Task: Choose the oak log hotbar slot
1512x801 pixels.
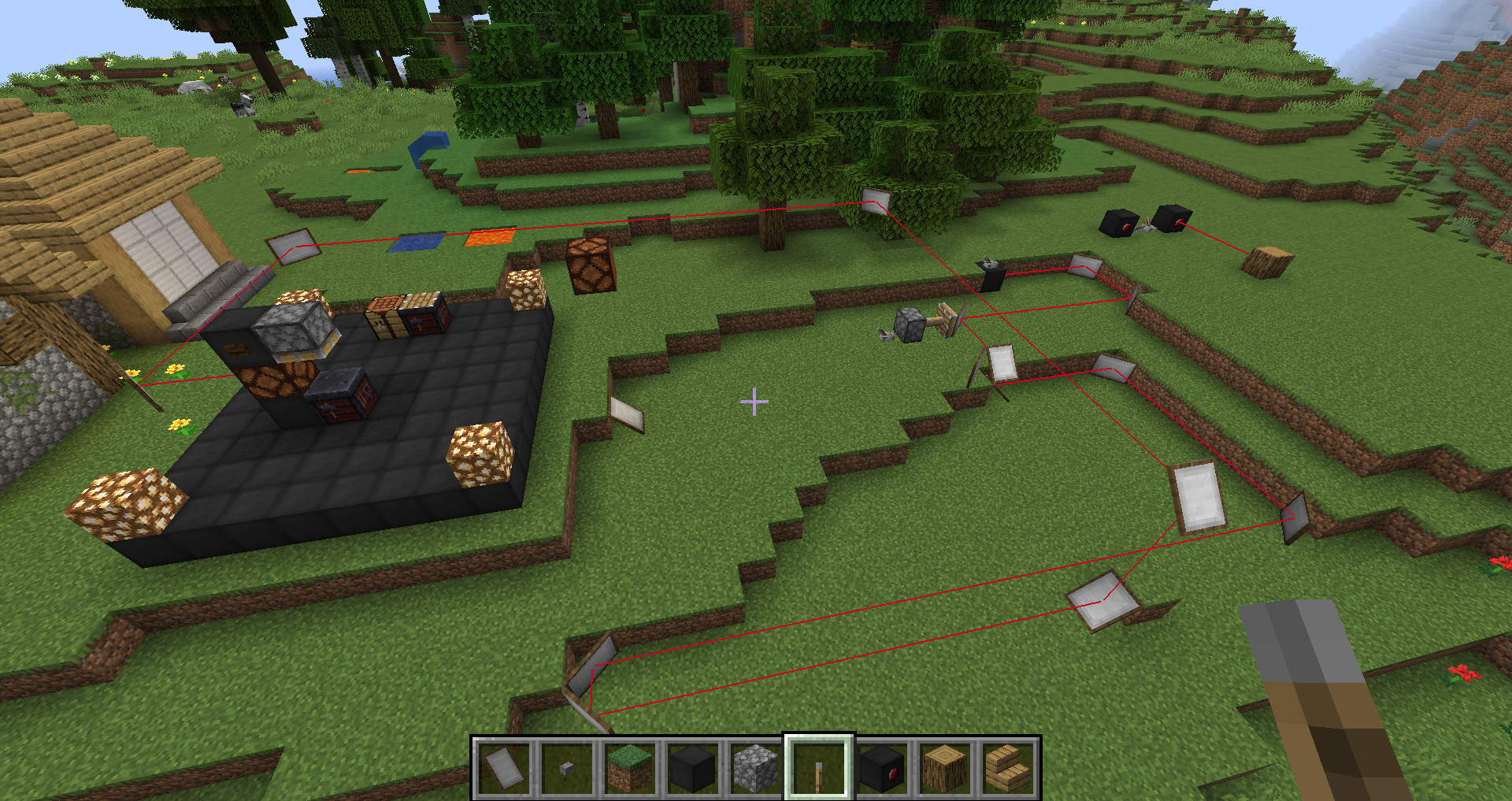Action: point(945,768)
